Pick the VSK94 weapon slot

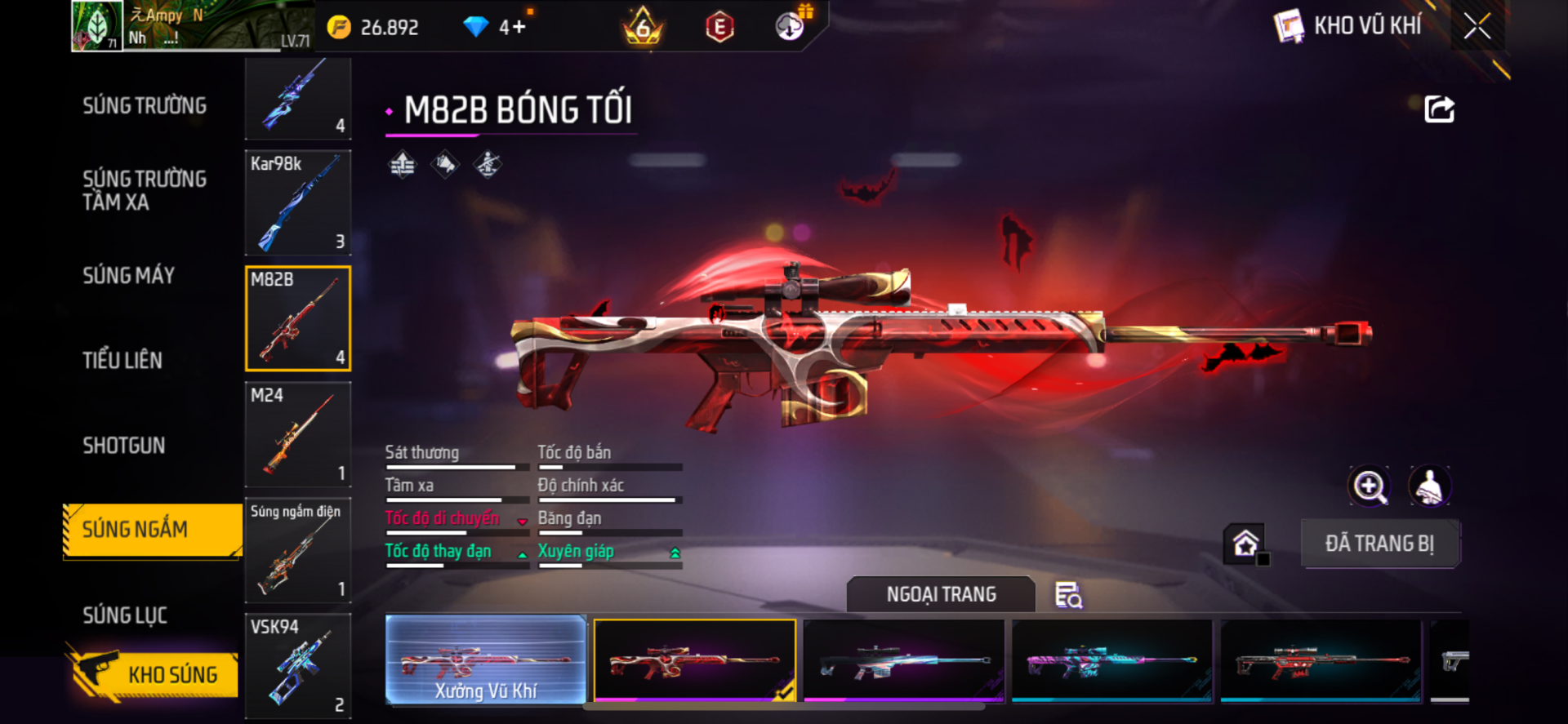[x=298, y=666]
